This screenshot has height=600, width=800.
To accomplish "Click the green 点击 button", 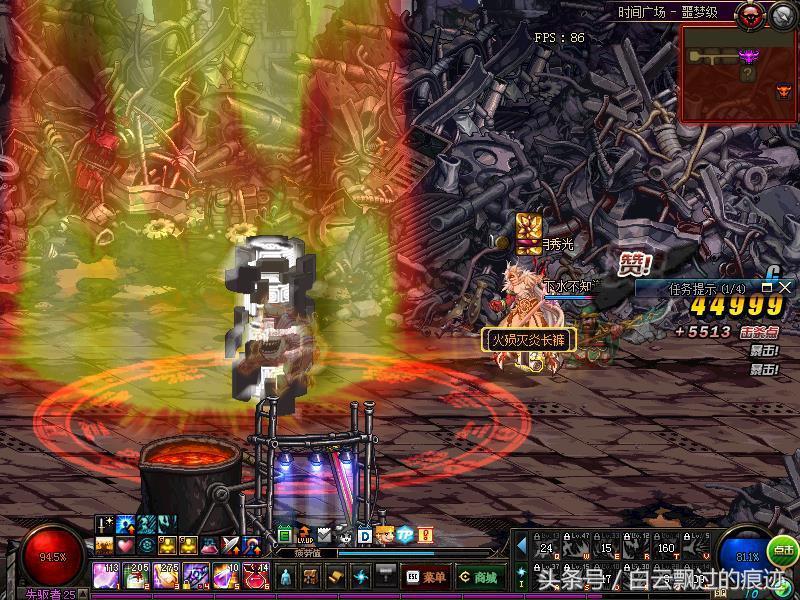I will pos(784,551).
